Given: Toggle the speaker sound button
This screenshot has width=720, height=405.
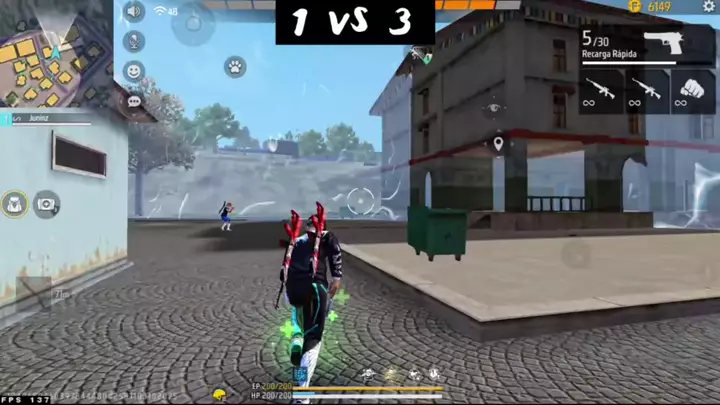Looking at the screenshot, I should click(x=134, y=12).
